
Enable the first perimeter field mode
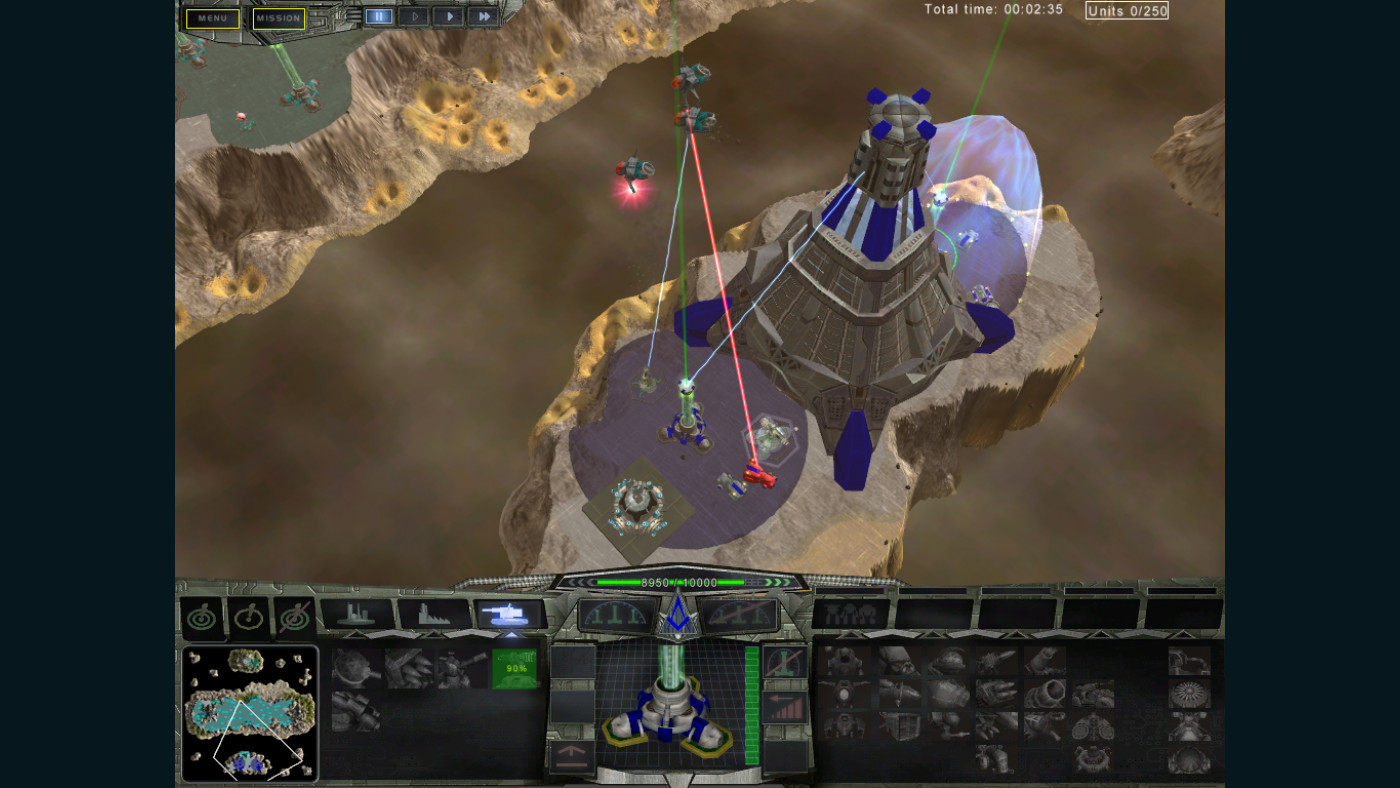[200, 615]
